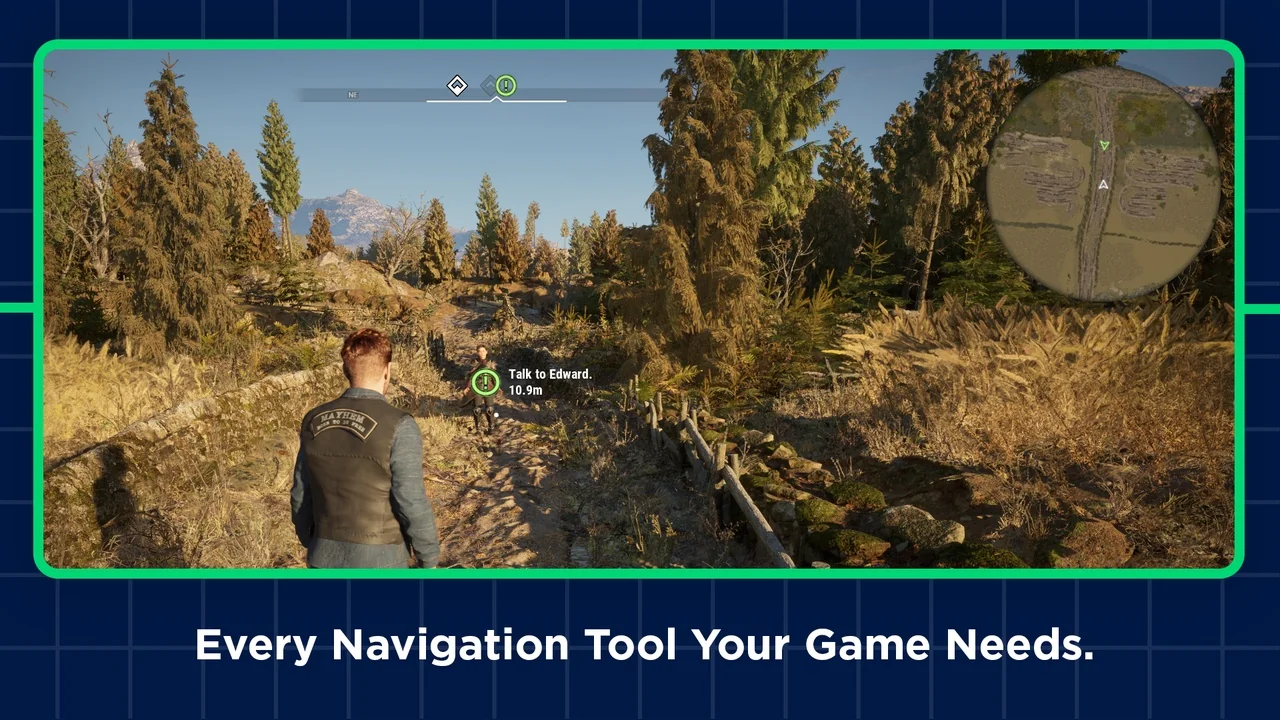The height and width of the screenshot is (720, 1280).
Task: Click the green rounded border around the gameplay frame
Action: [x=640, y=44]
